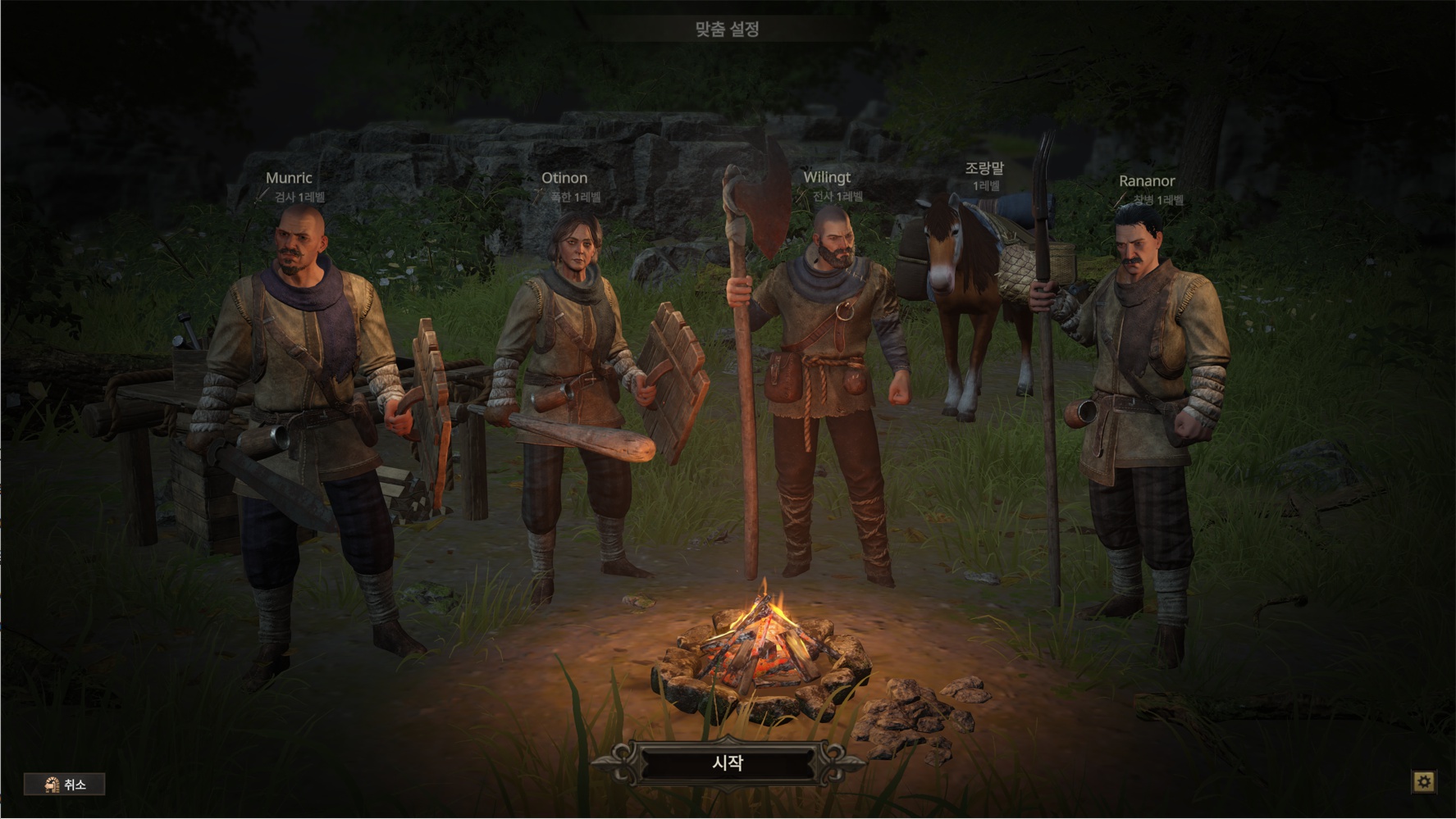1456x819 pixels.
Task: Cancel with the 취소 button
Action: tap(65, 785)
